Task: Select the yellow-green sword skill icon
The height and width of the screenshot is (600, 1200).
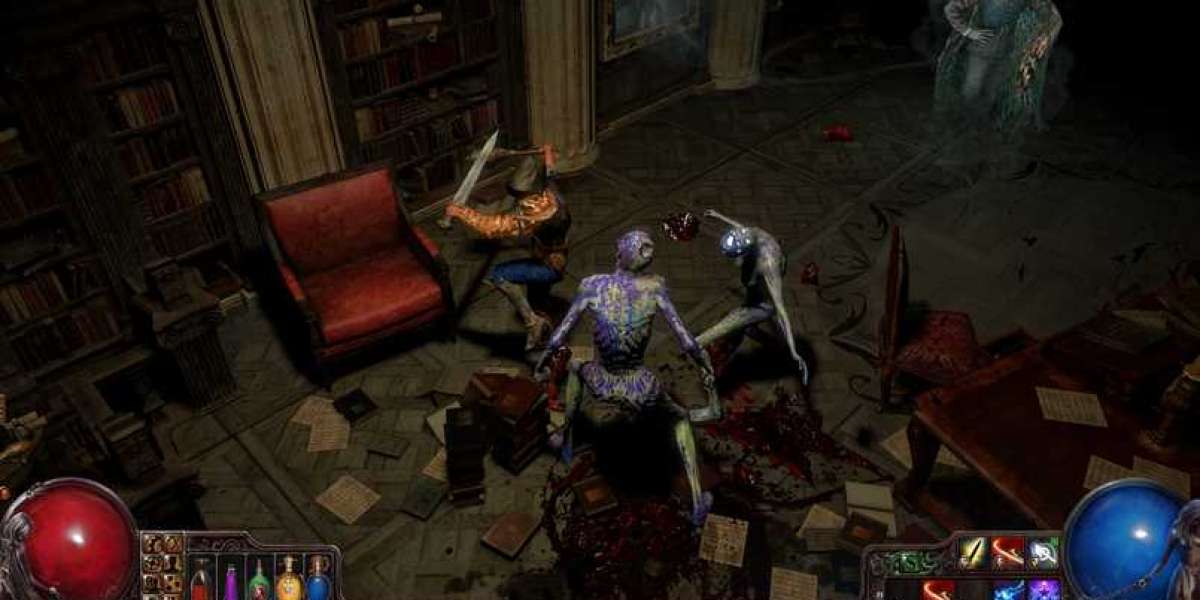Action: (973, 552)
